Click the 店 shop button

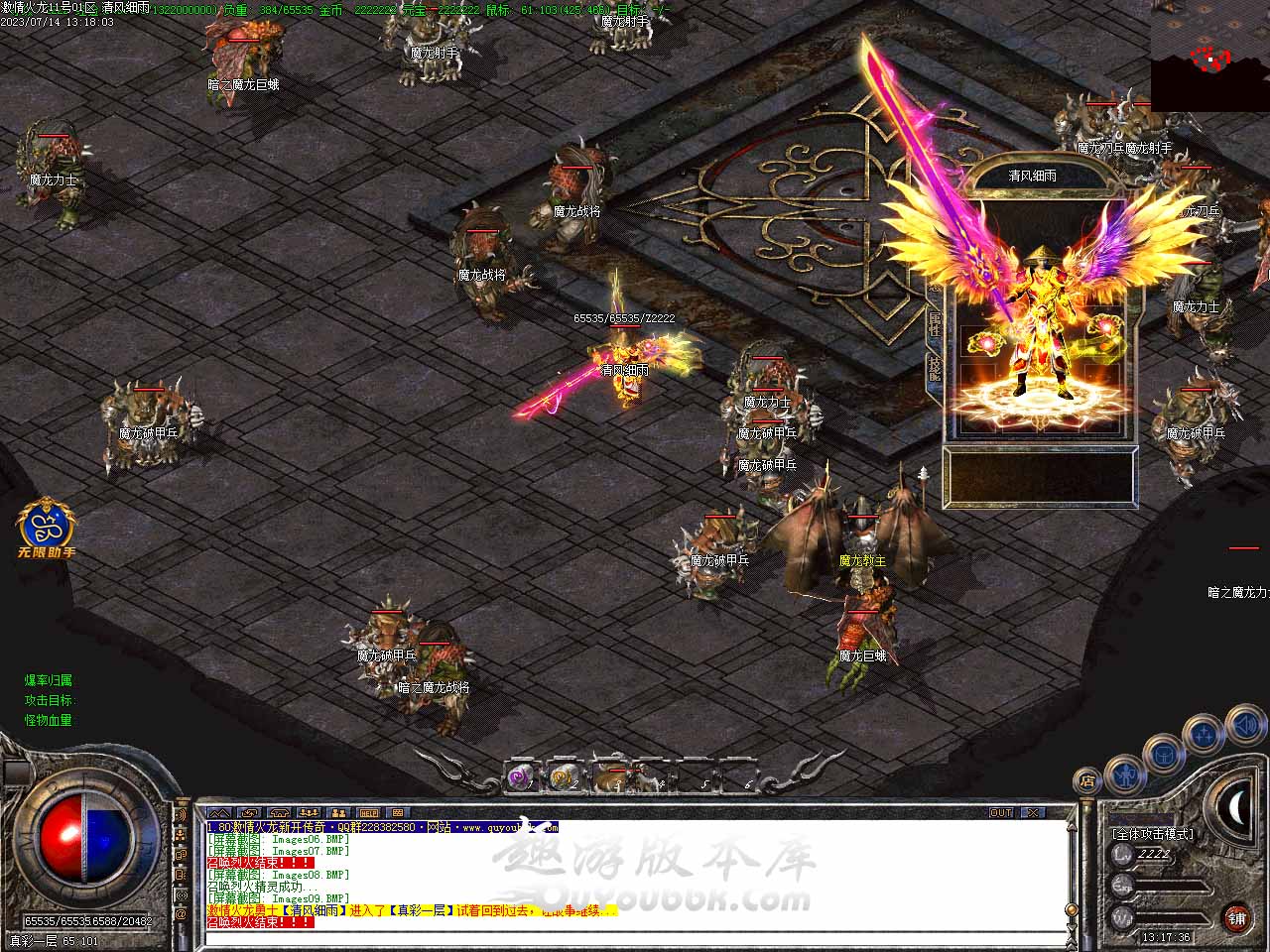(1087, 781)
